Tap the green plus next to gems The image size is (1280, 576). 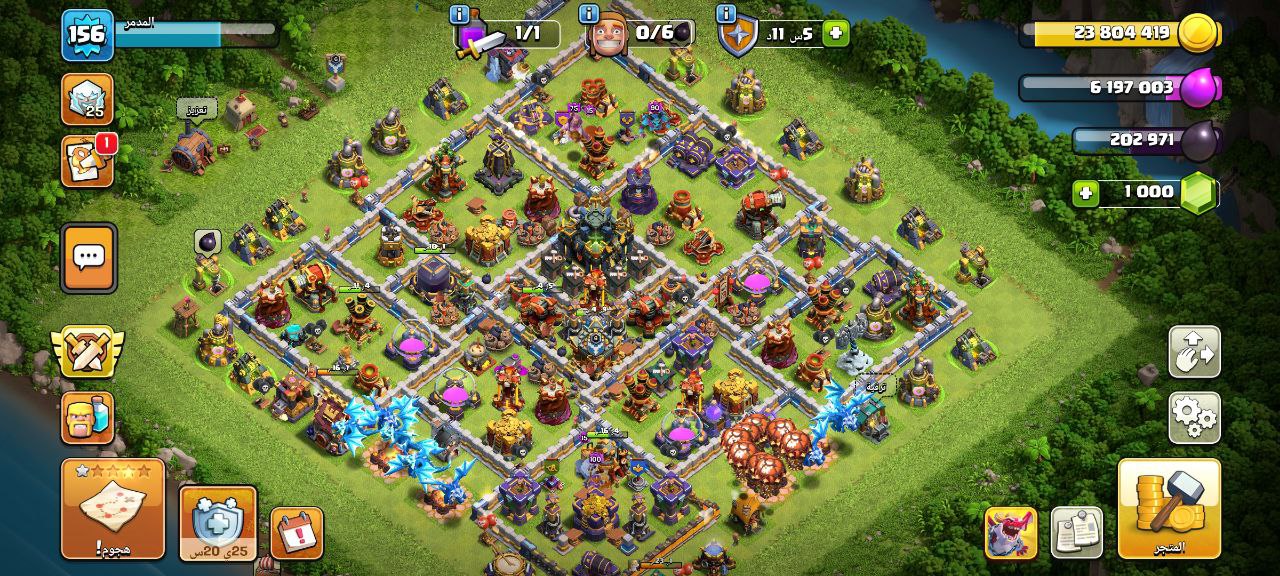point(1086,193)
